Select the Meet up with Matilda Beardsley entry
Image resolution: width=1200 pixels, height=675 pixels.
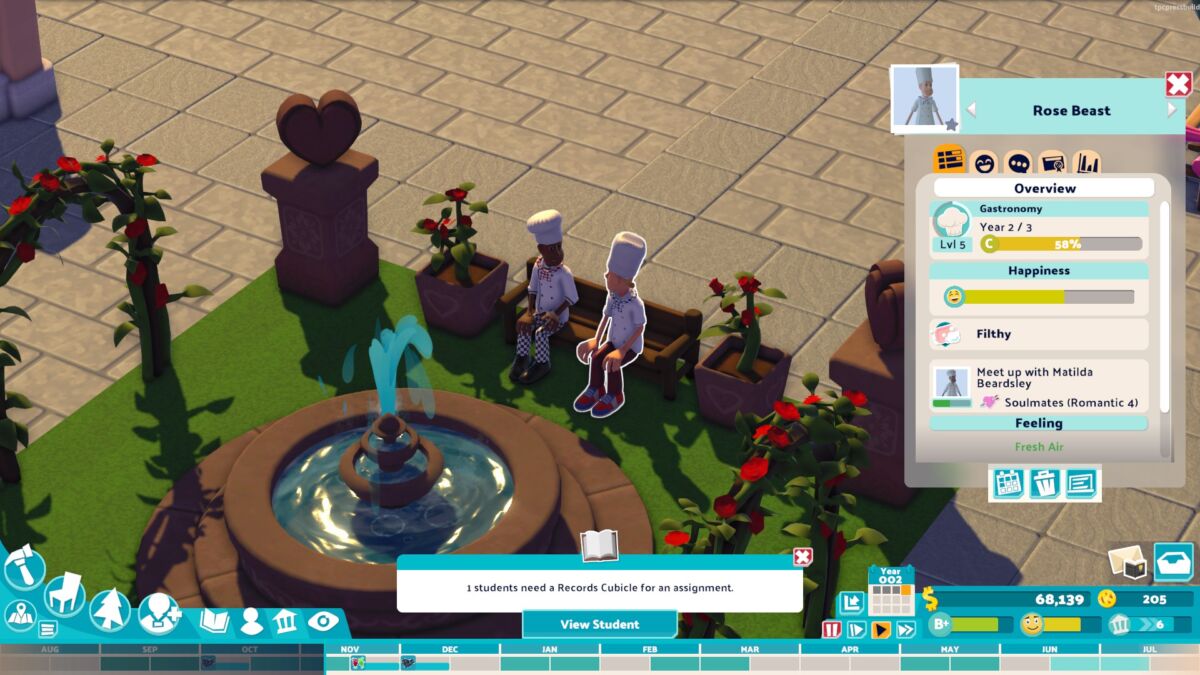coord(1039,385)
